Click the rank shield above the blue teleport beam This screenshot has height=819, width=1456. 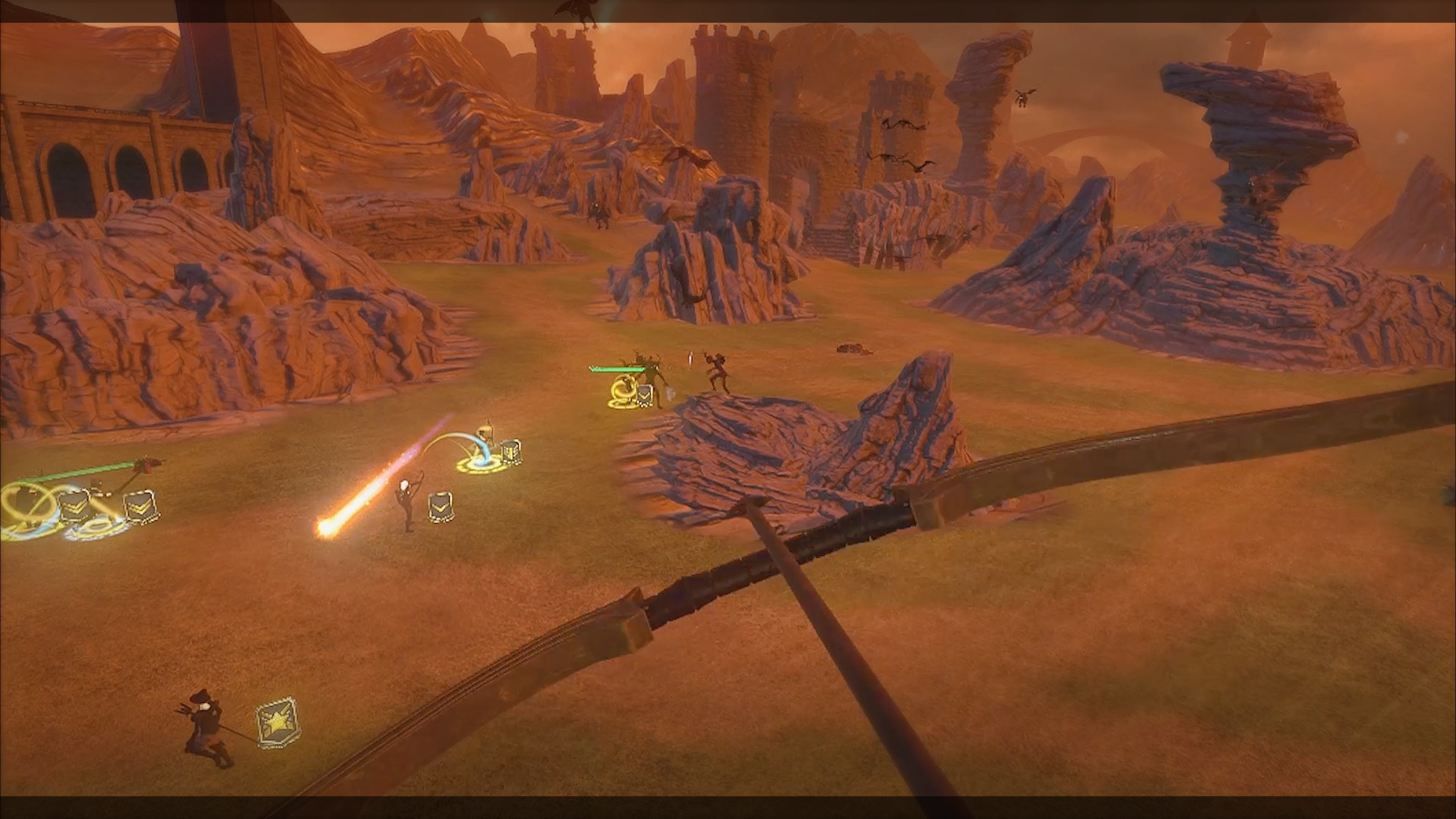click(x=511, y=451)
